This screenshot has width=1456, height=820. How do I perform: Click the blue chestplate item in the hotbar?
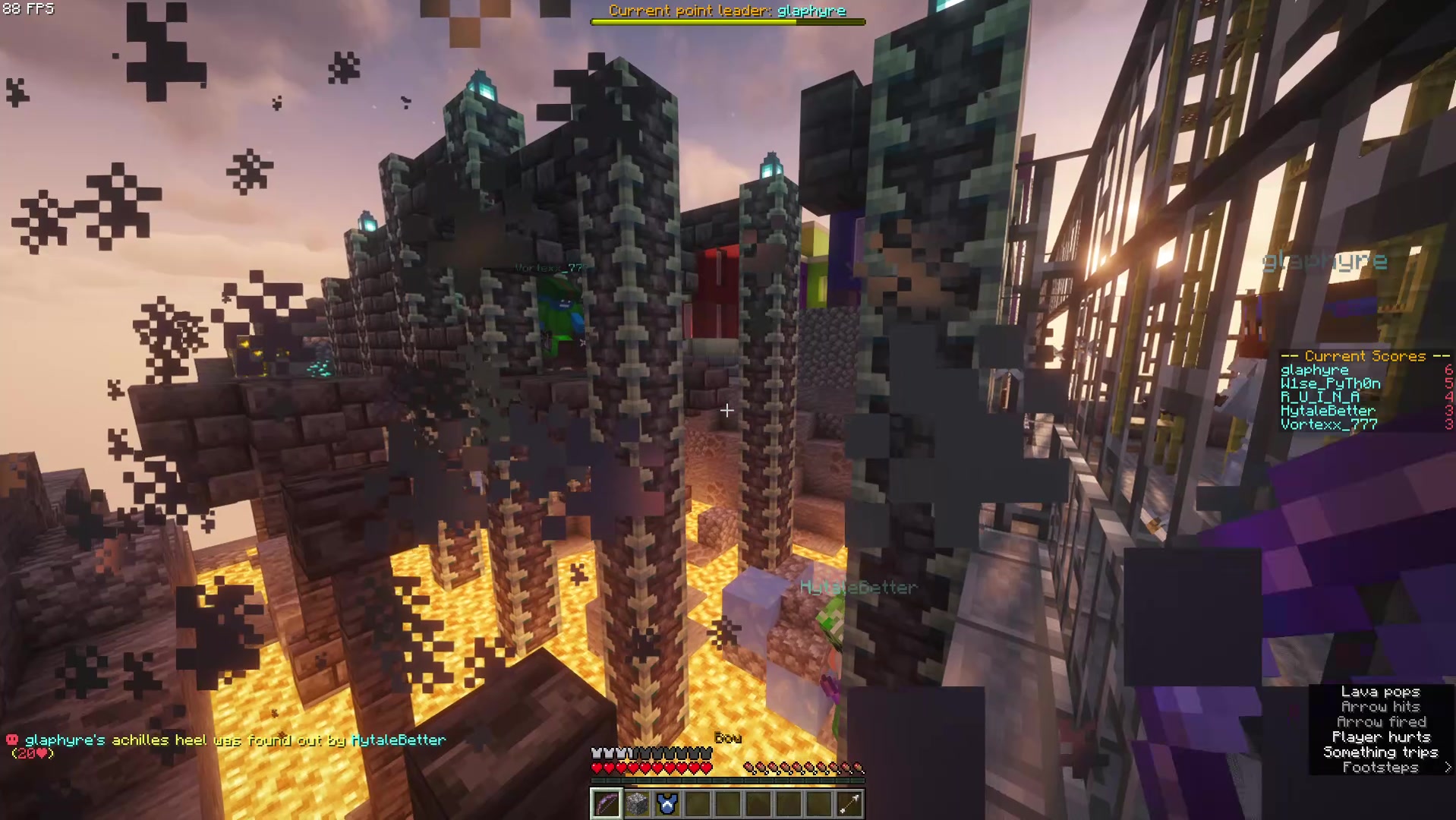667,804
